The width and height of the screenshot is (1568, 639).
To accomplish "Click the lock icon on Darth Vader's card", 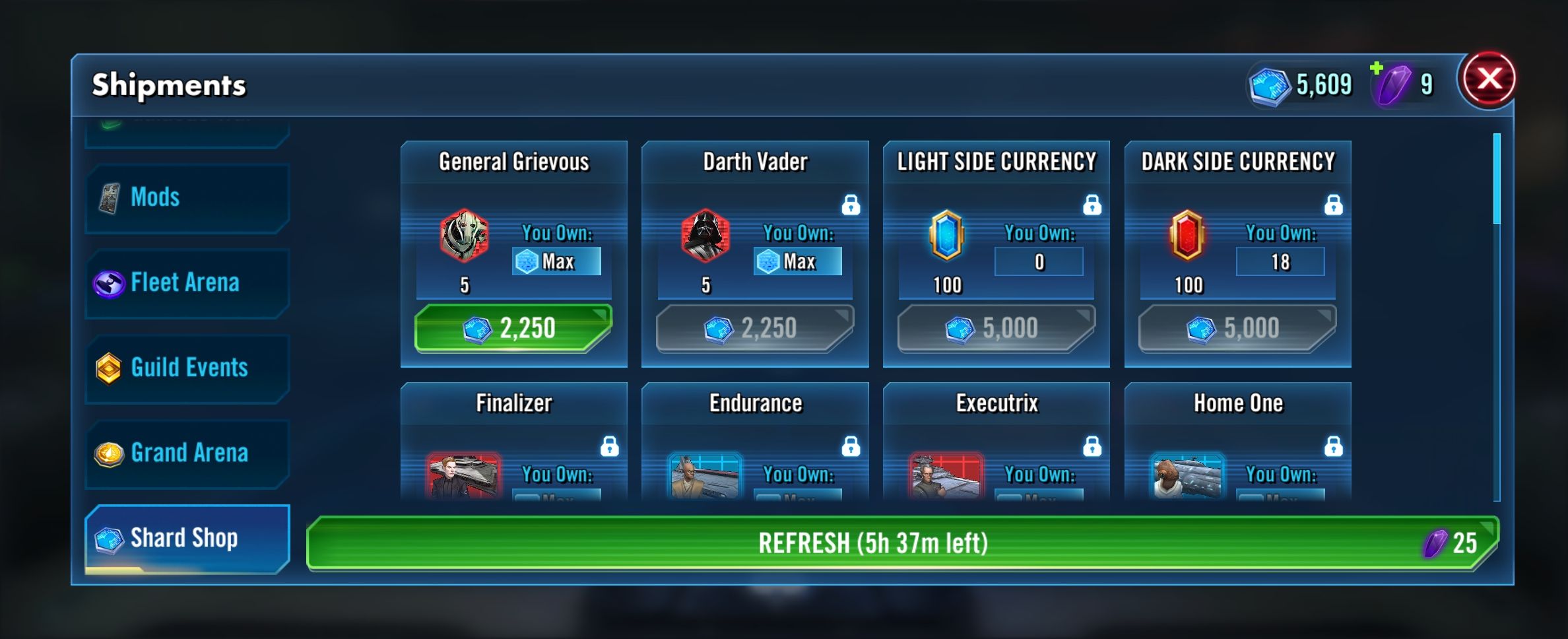I will point(851,205).
